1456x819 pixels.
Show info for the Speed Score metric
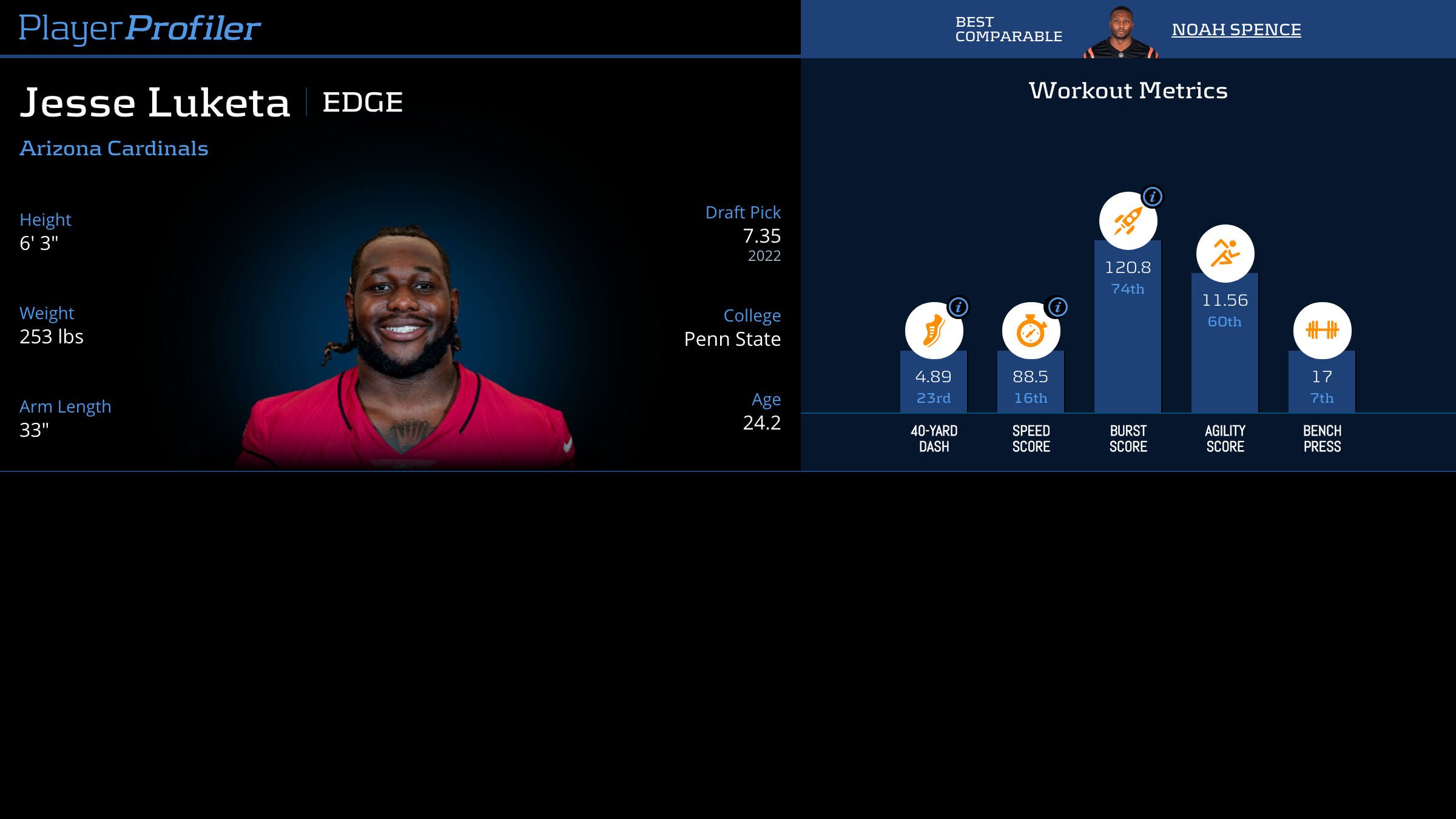pyautogui.click(x=1057, y=307)
